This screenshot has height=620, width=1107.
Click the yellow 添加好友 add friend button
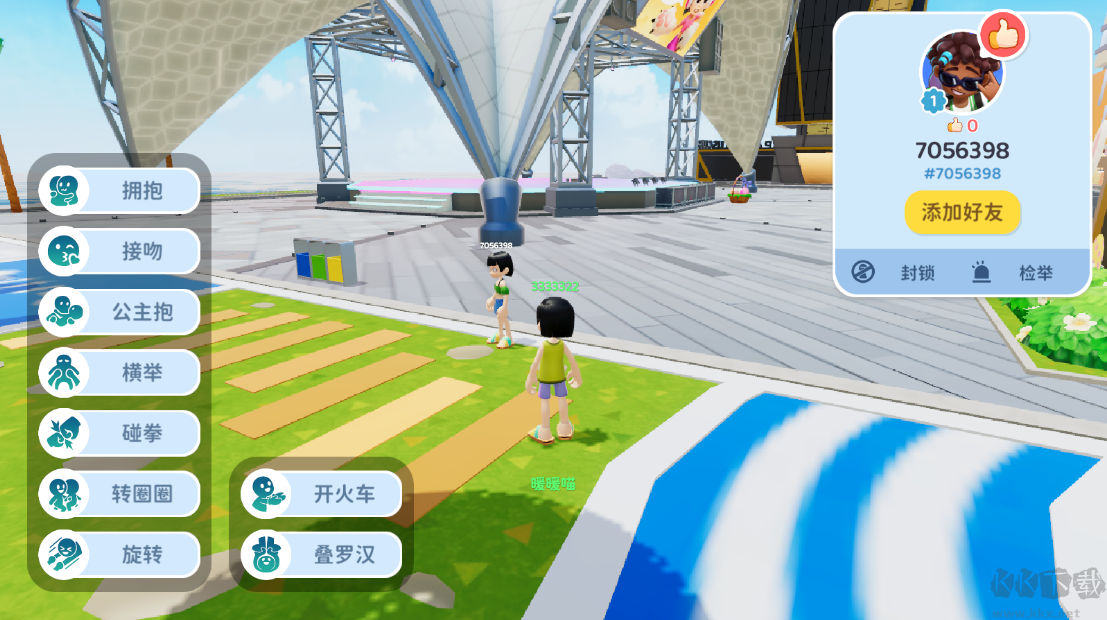[x=962, y=212]
